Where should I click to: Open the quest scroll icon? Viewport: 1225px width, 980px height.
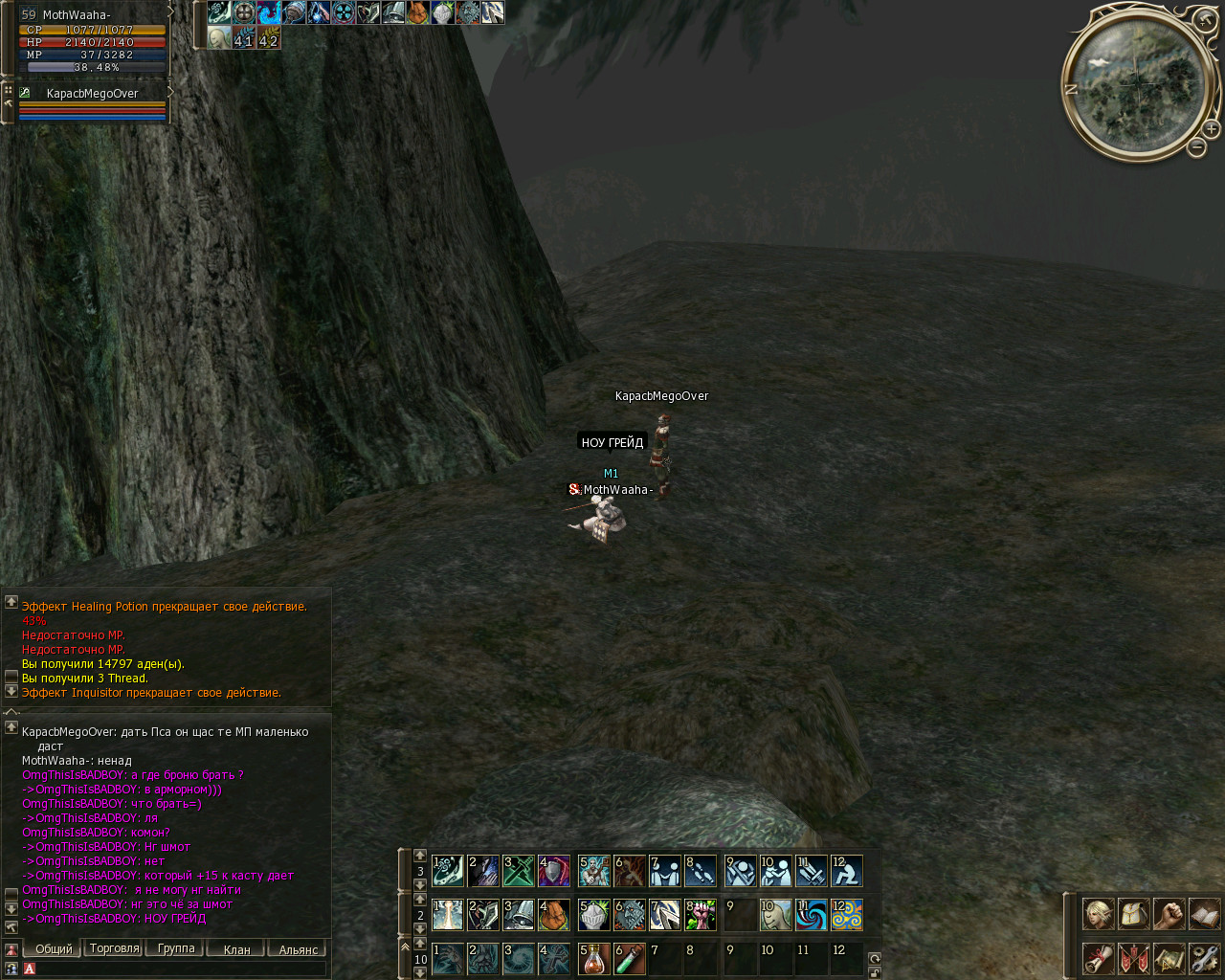click(1098, 958)
